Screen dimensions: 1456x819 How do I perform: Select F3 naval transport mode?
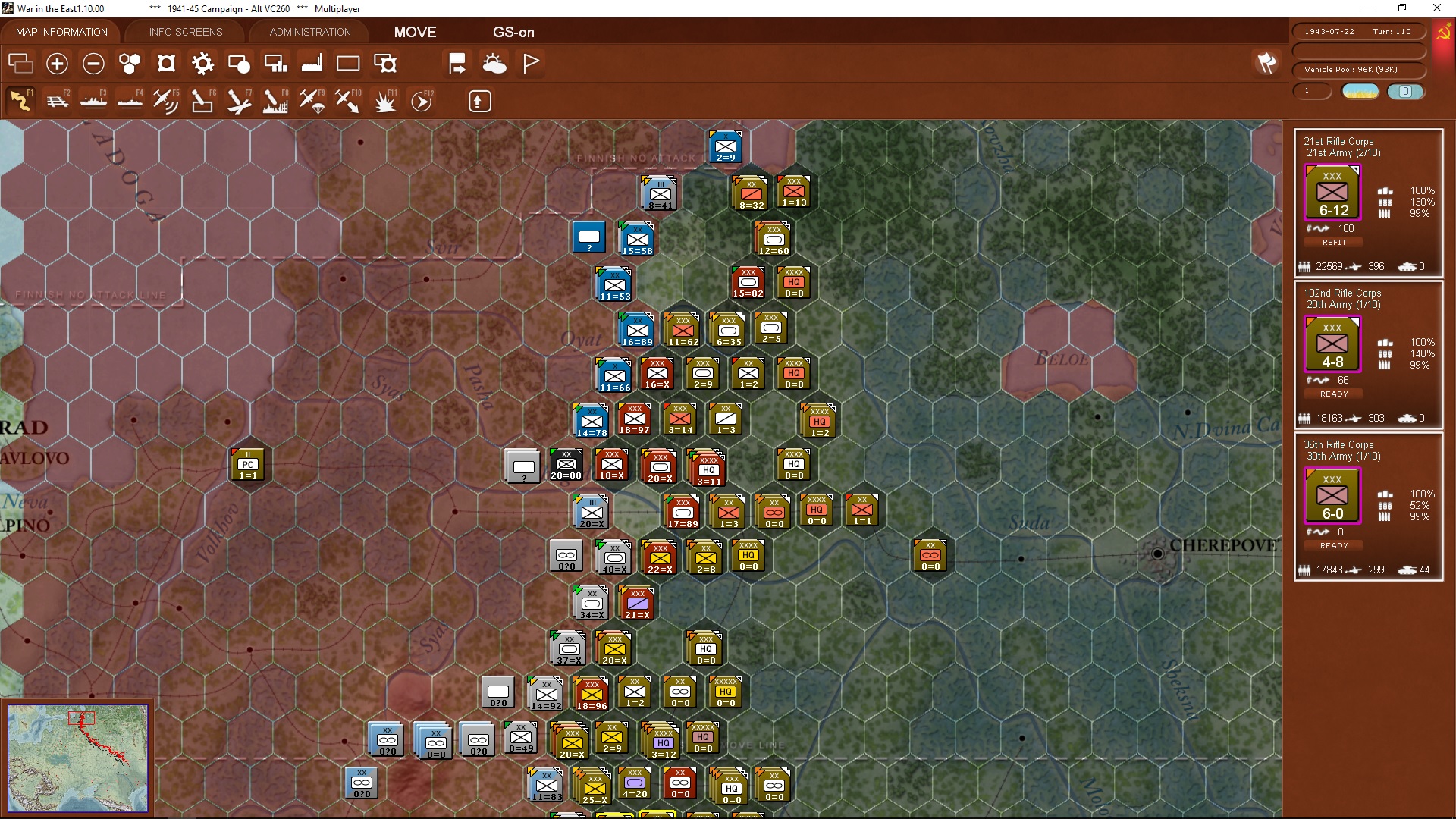pos(94,101)
